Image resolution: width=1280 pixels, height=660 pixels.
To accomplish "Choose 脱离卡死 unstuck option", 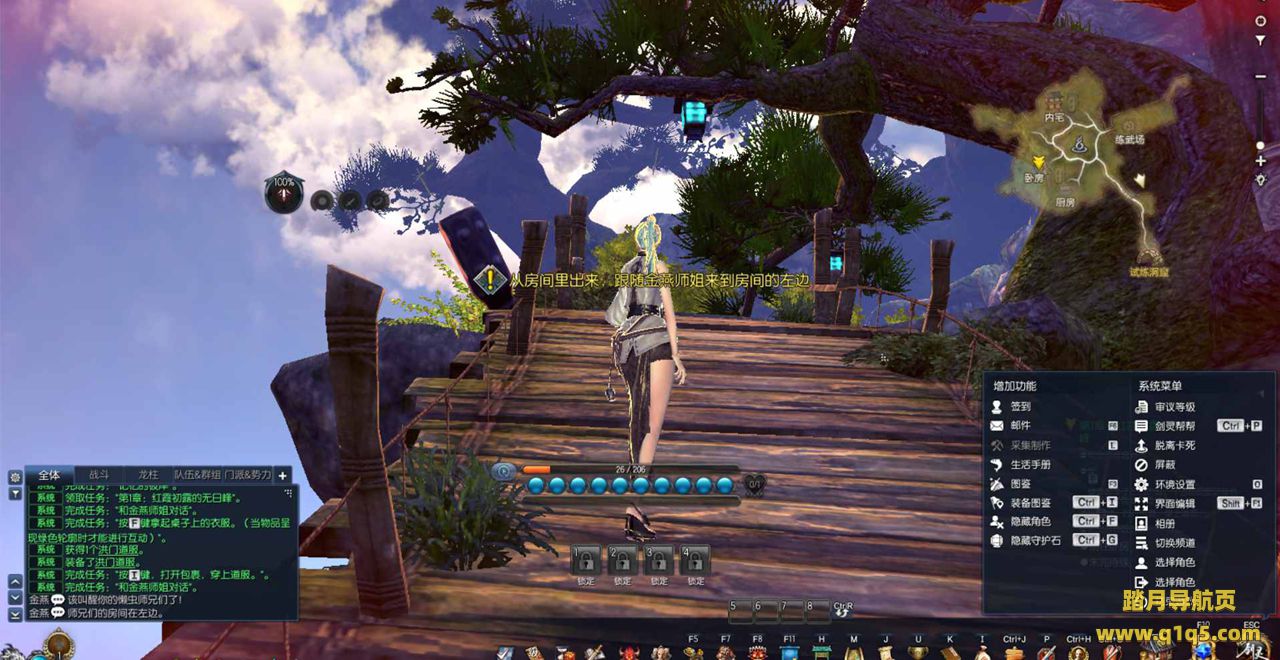I will click(1174, 446).
